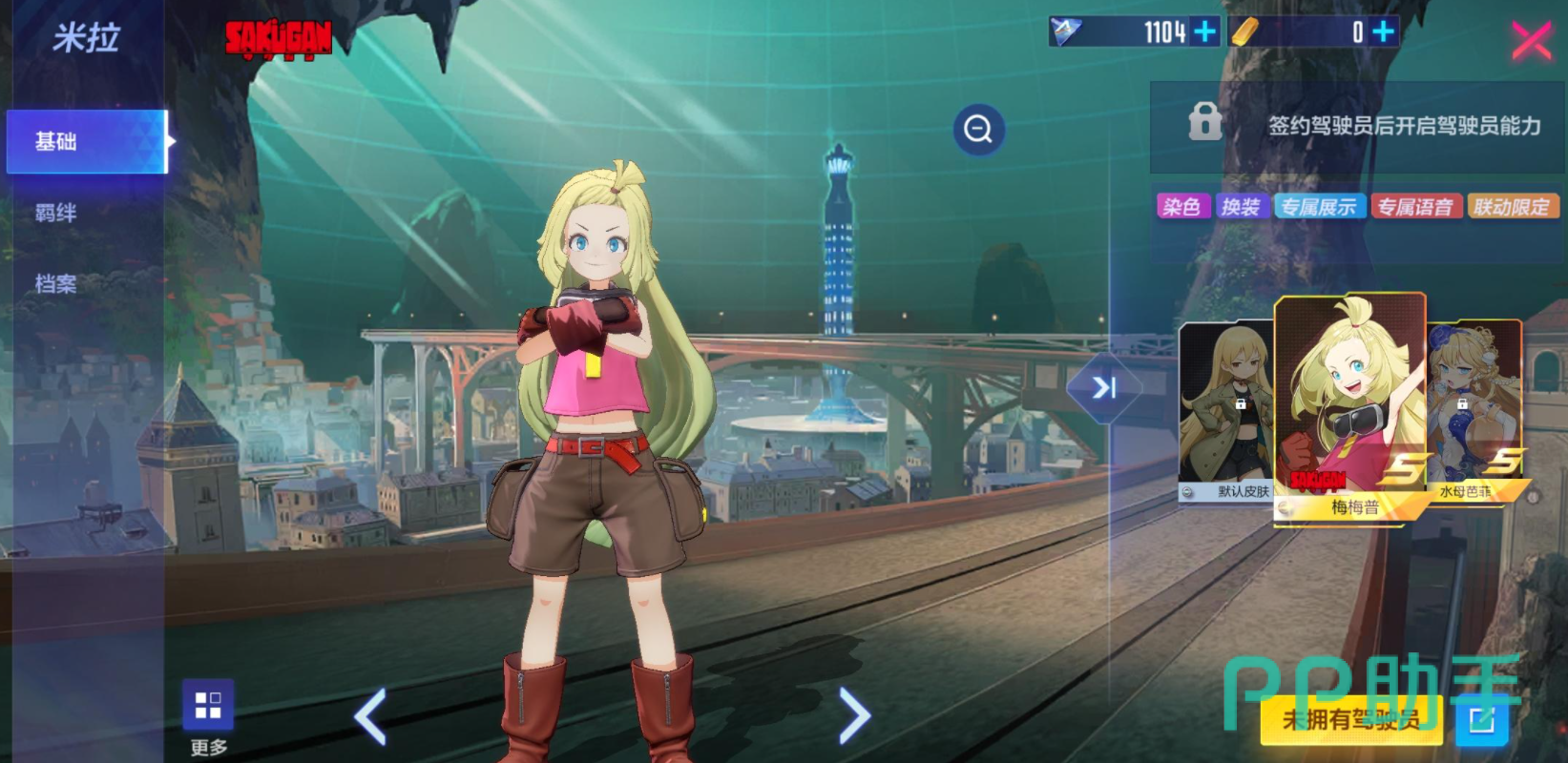Open the 更多 menu
Viewport: 1568px width, 763px height.
click(x=208, y=716)
